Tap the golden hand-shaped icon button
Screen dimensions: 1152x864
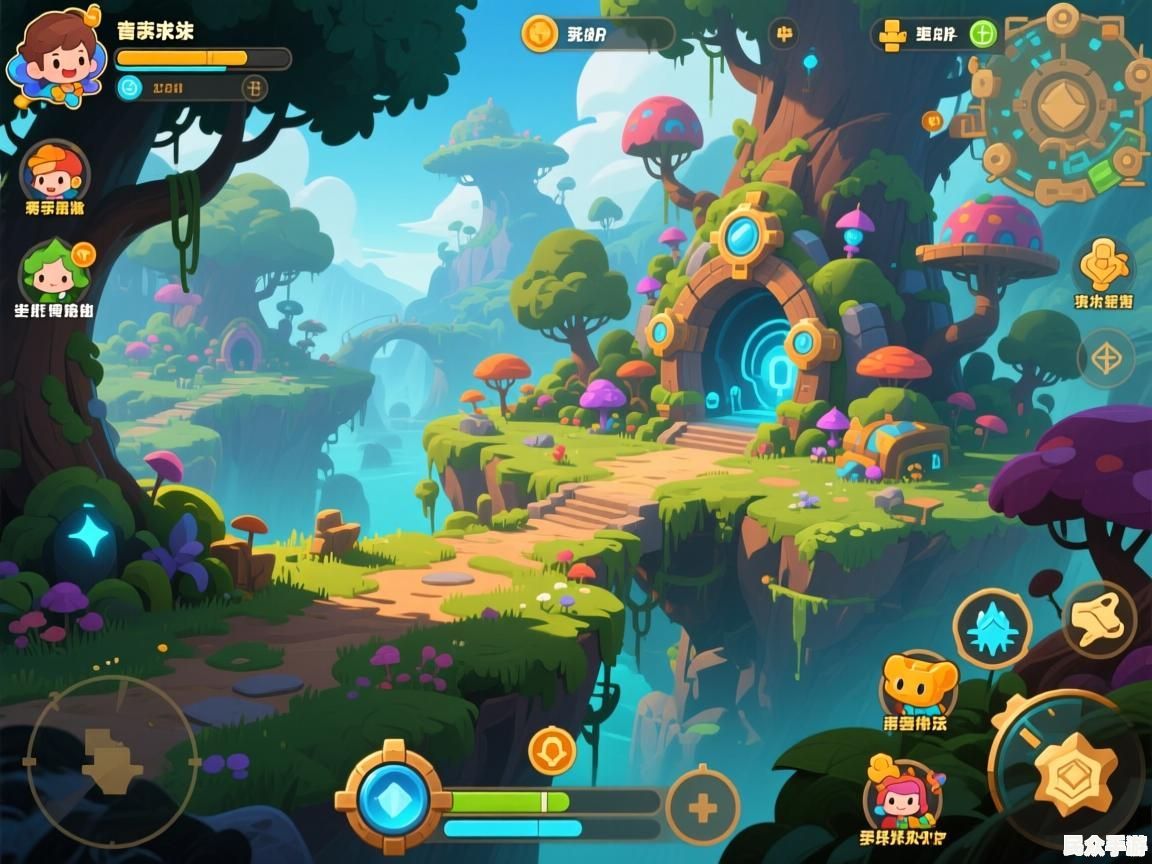click(x=1104, y=264)
